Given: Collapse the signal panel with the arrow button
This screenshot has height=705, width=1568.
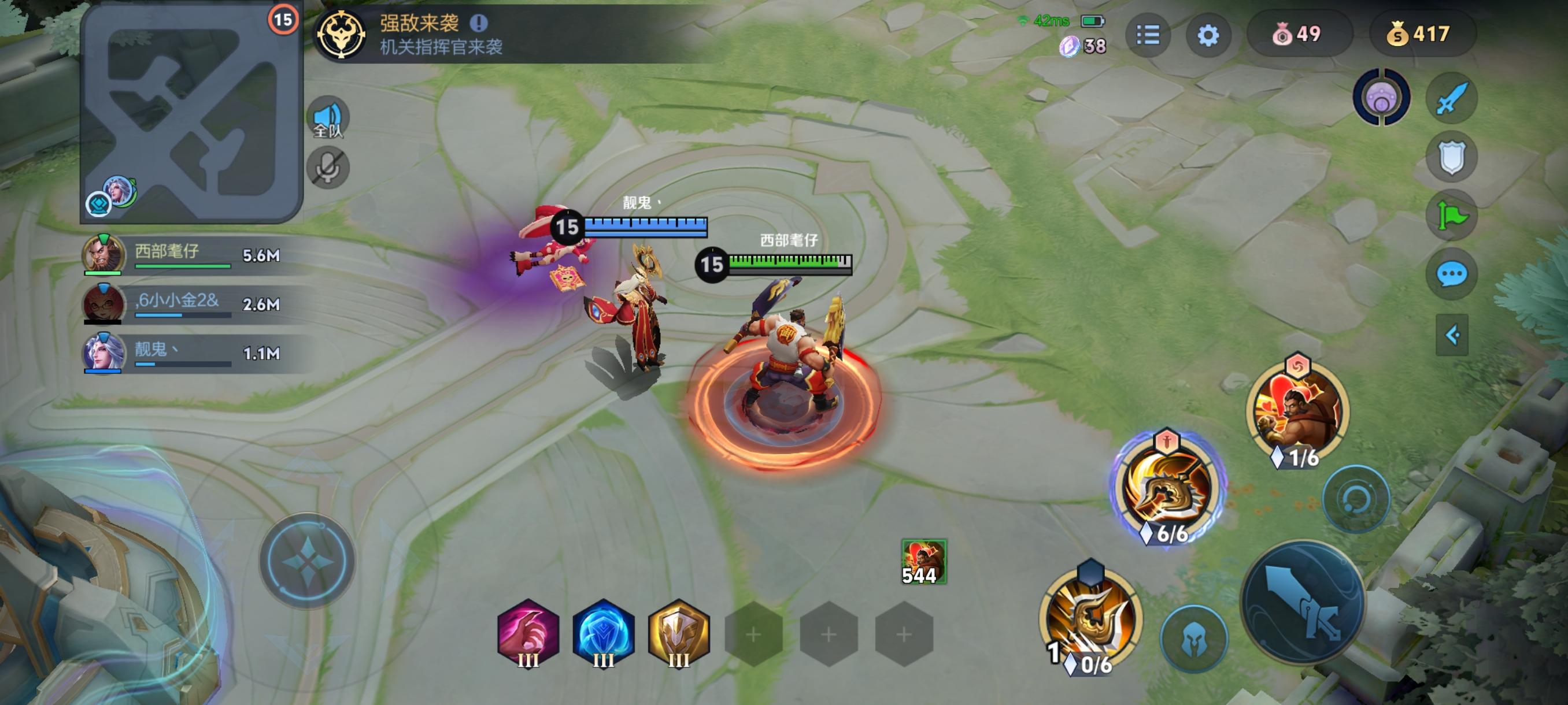Looking at the screenshot, I should pyautogui.click(x=1454, y=333).
